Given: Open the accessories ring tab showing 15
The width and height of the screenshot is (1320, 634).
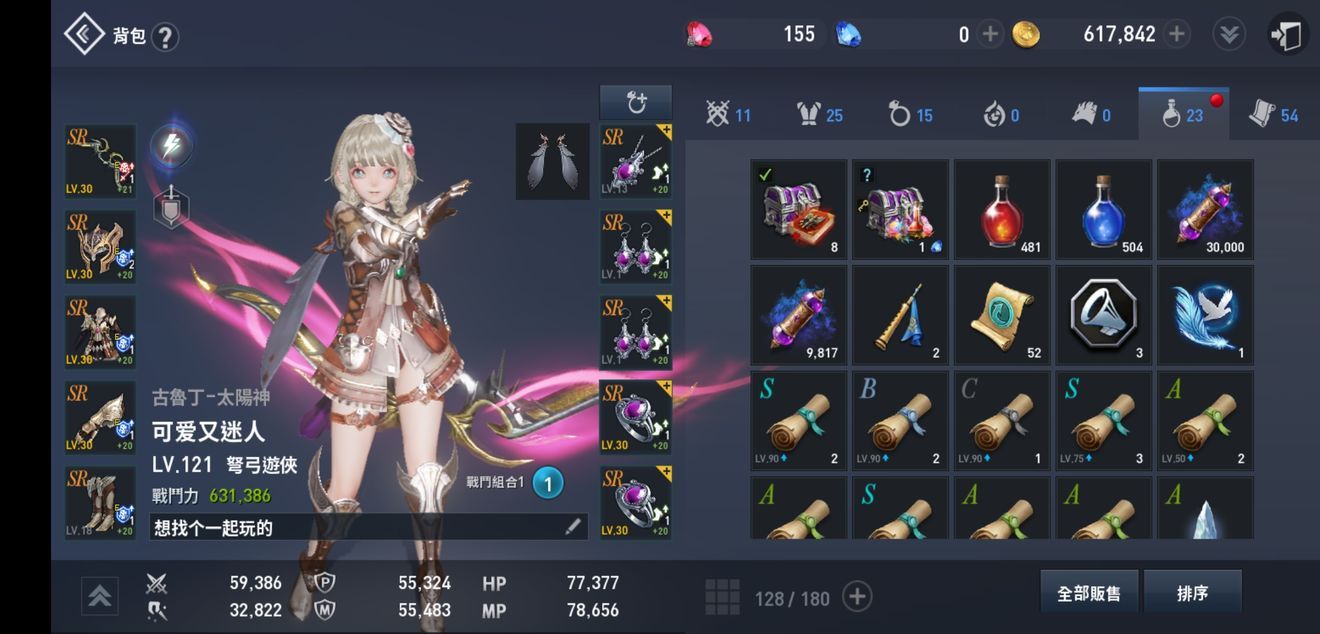Looking at the screenshot, I should tap(909, 115).
